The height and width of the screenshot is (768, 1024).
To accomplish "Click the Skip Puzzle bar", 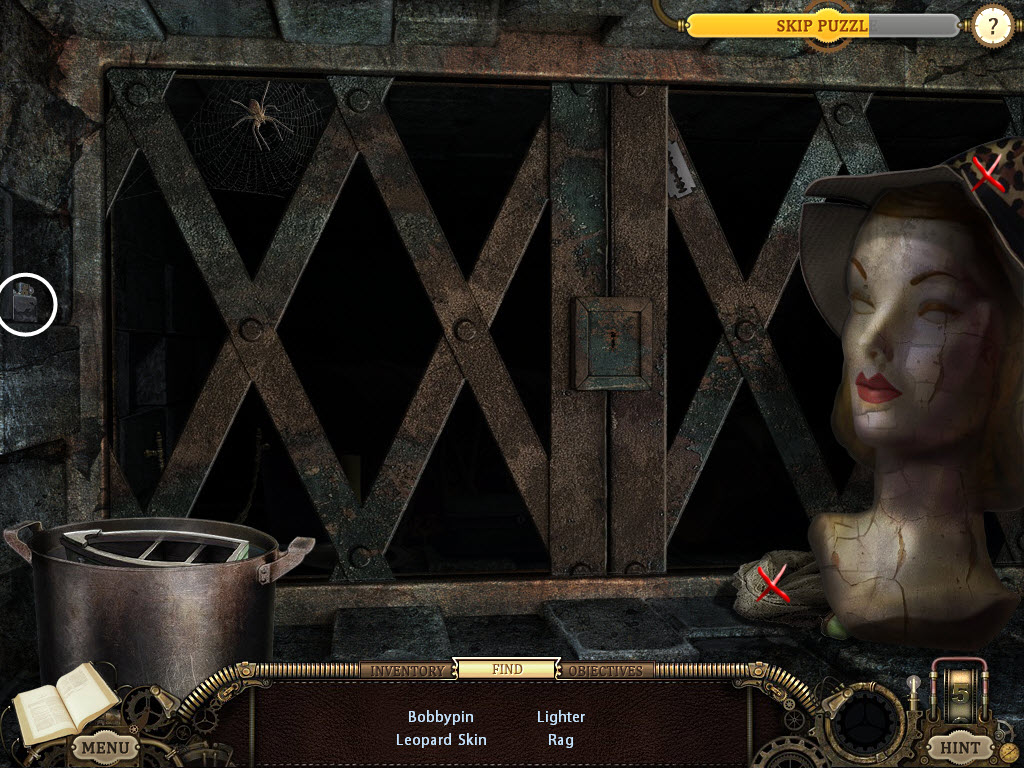I will tap(822, 26).
